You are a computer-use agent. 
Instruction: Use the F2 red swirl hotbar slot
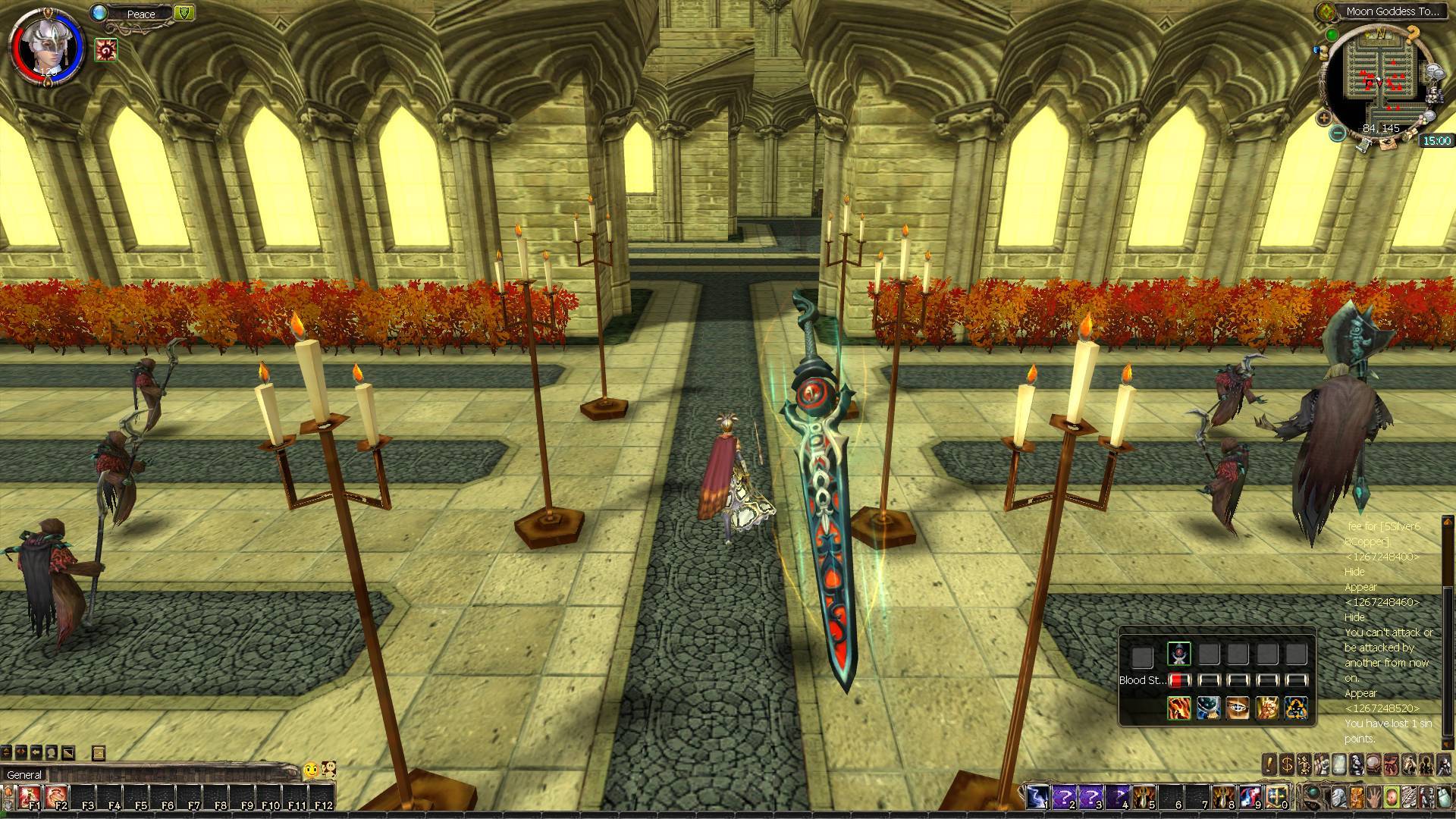pos(58,796)
